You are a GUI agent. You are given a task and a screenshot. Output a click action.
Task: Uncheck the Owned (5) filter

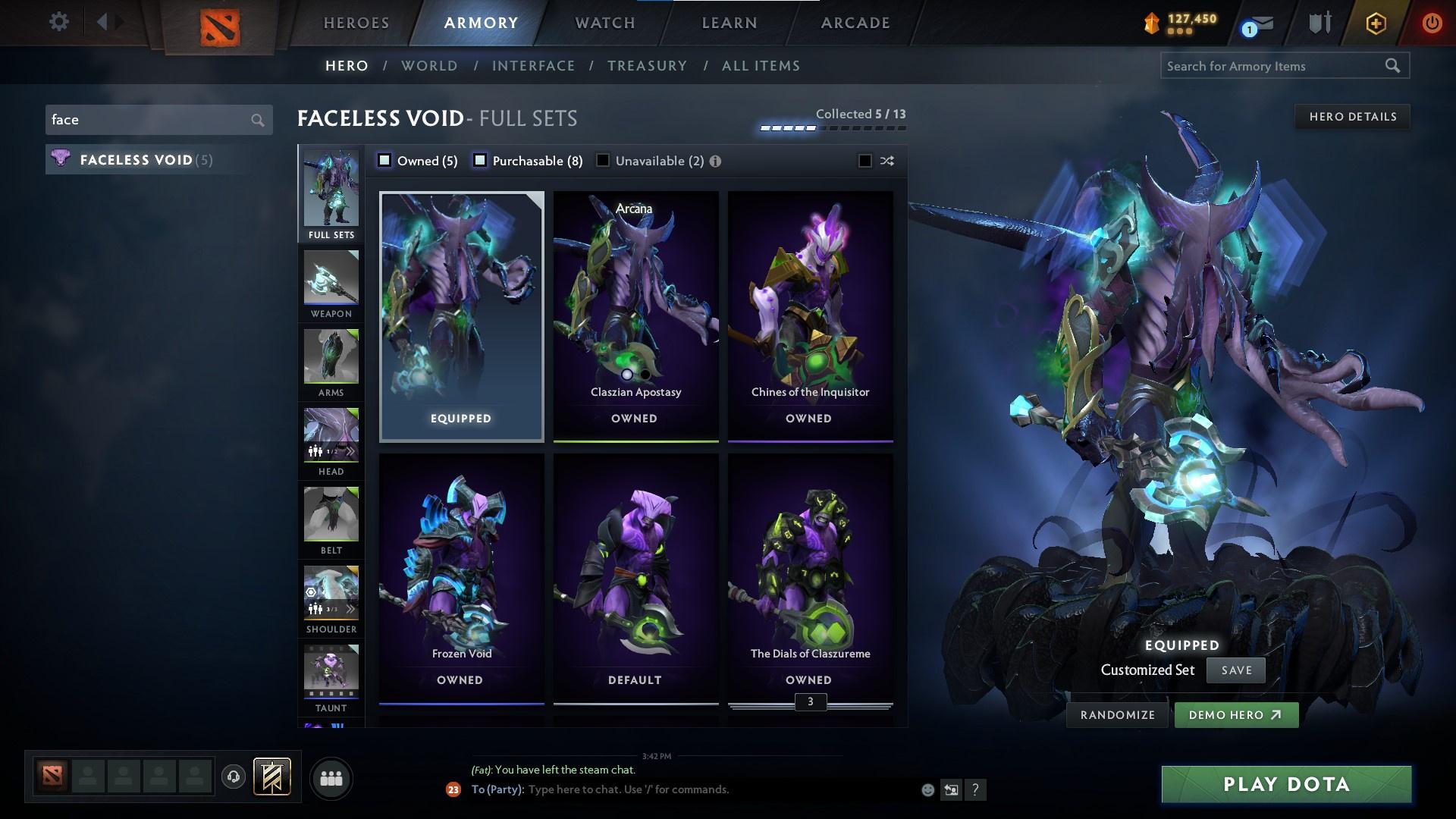click(385, 160)
